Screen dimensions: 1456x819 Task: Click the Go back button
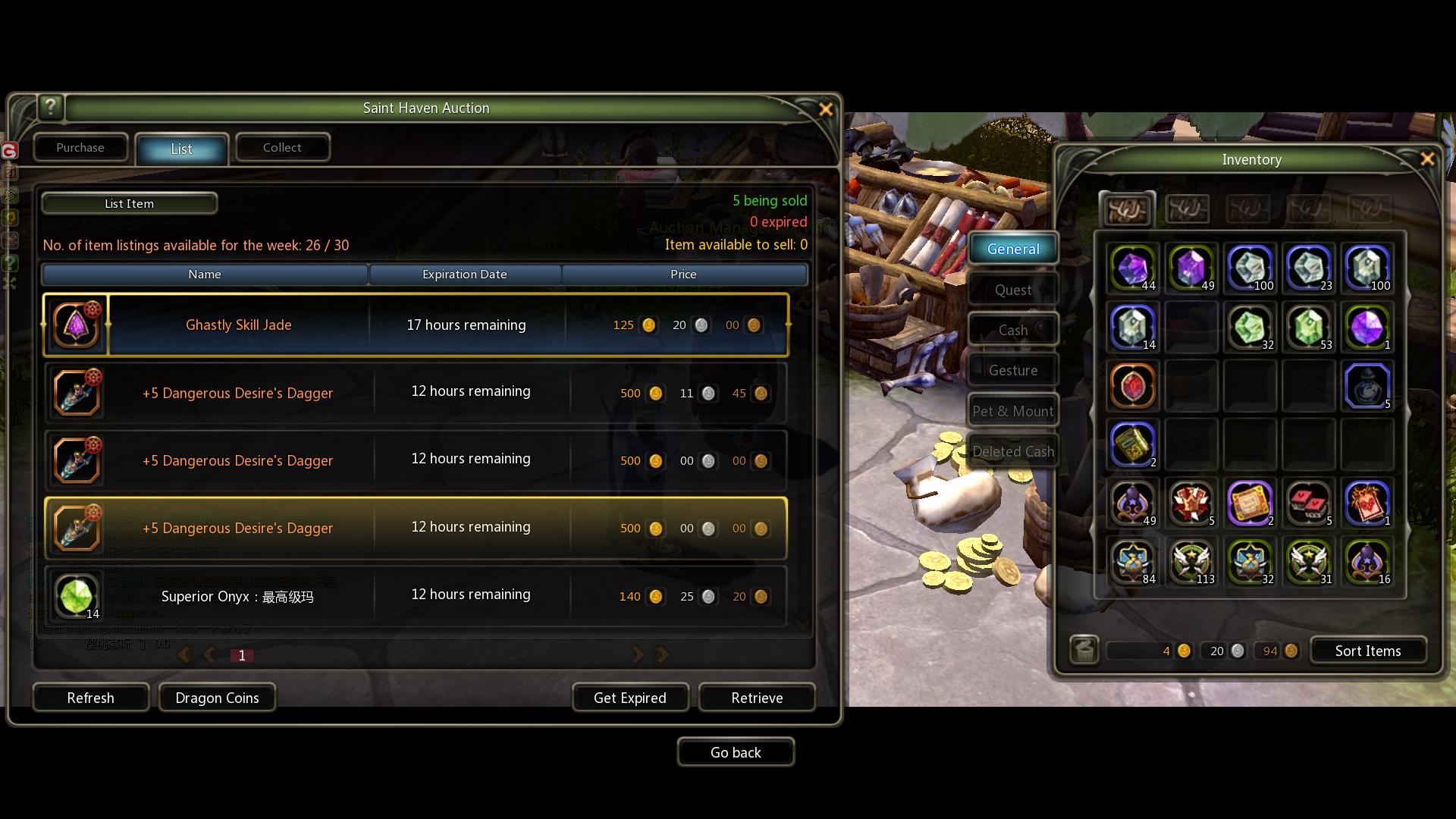click(x=735, y=752)
